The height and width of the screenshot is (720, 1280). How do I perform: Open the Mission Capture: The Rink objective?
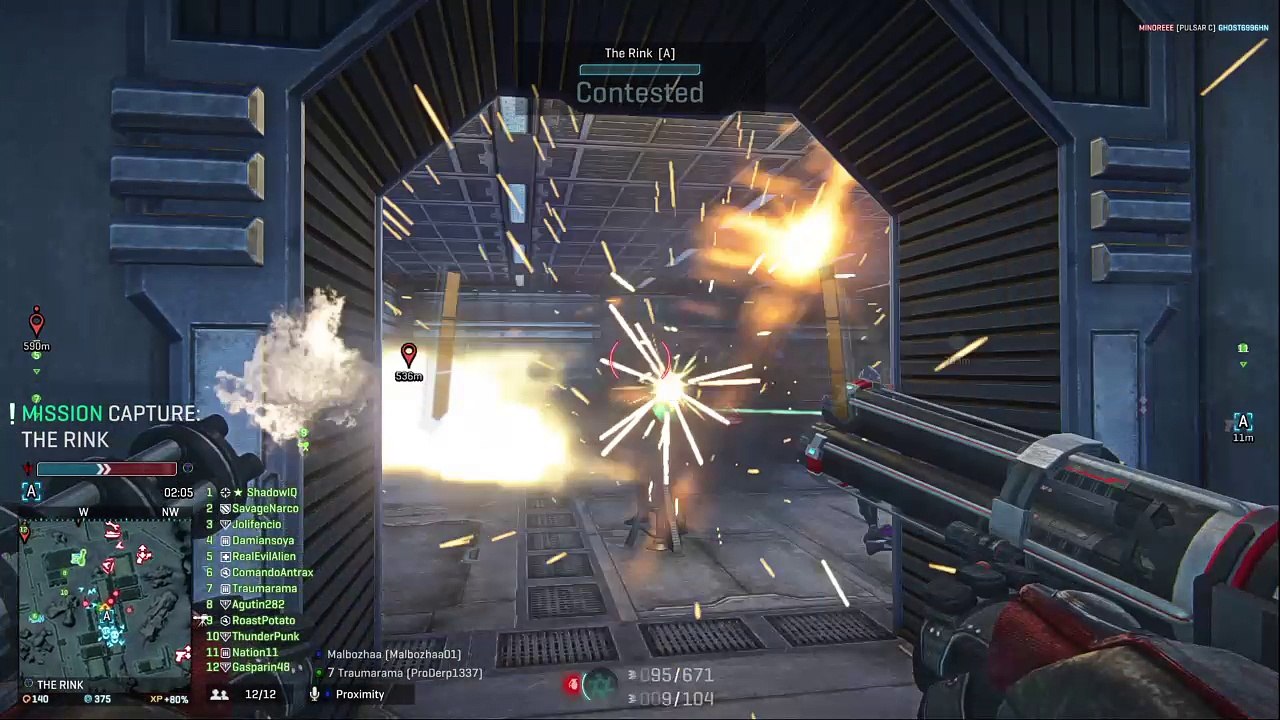pyautogui.click(x=108, y=426)
